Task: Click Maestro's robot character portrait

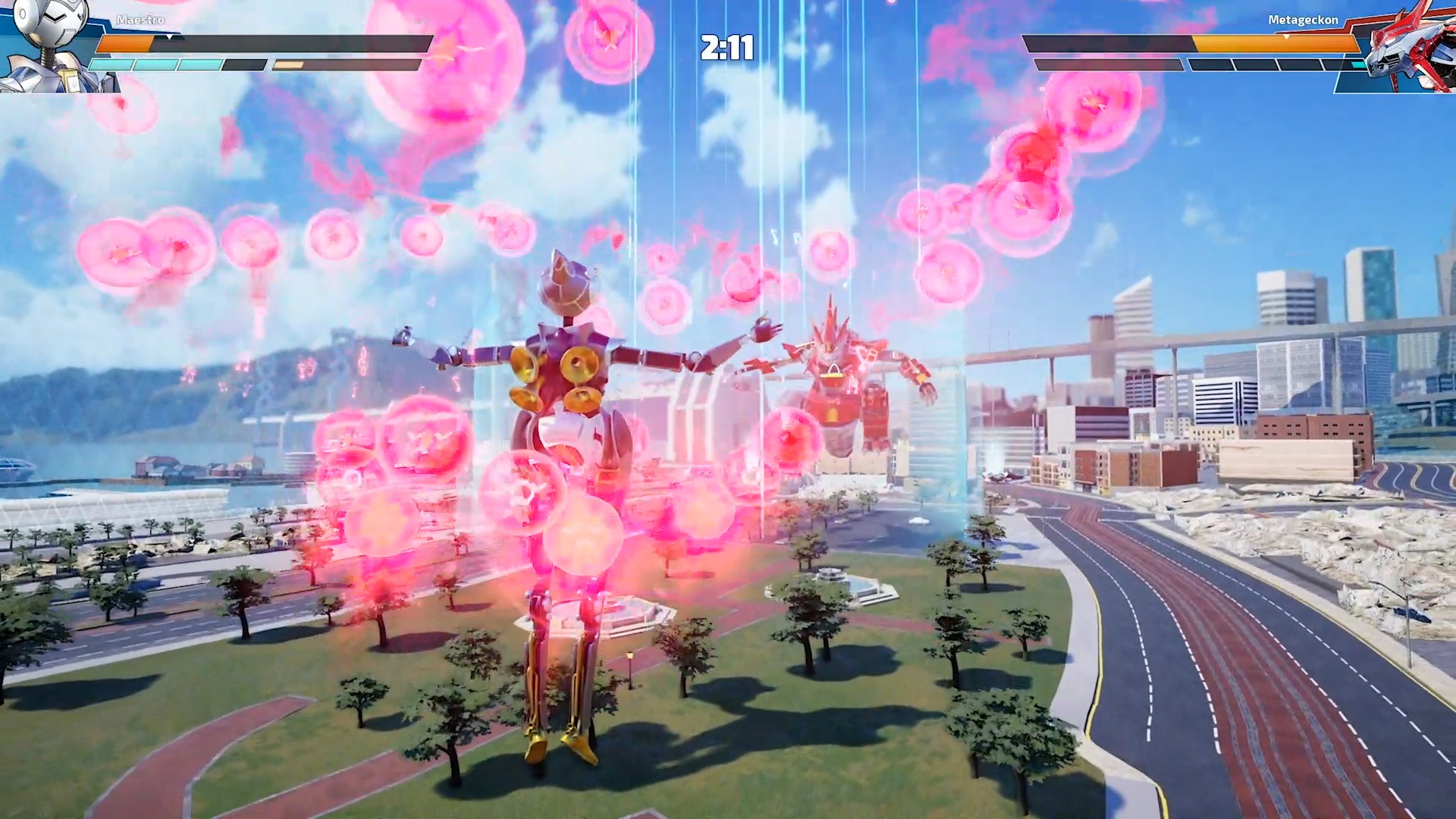Action: point(45,45)
